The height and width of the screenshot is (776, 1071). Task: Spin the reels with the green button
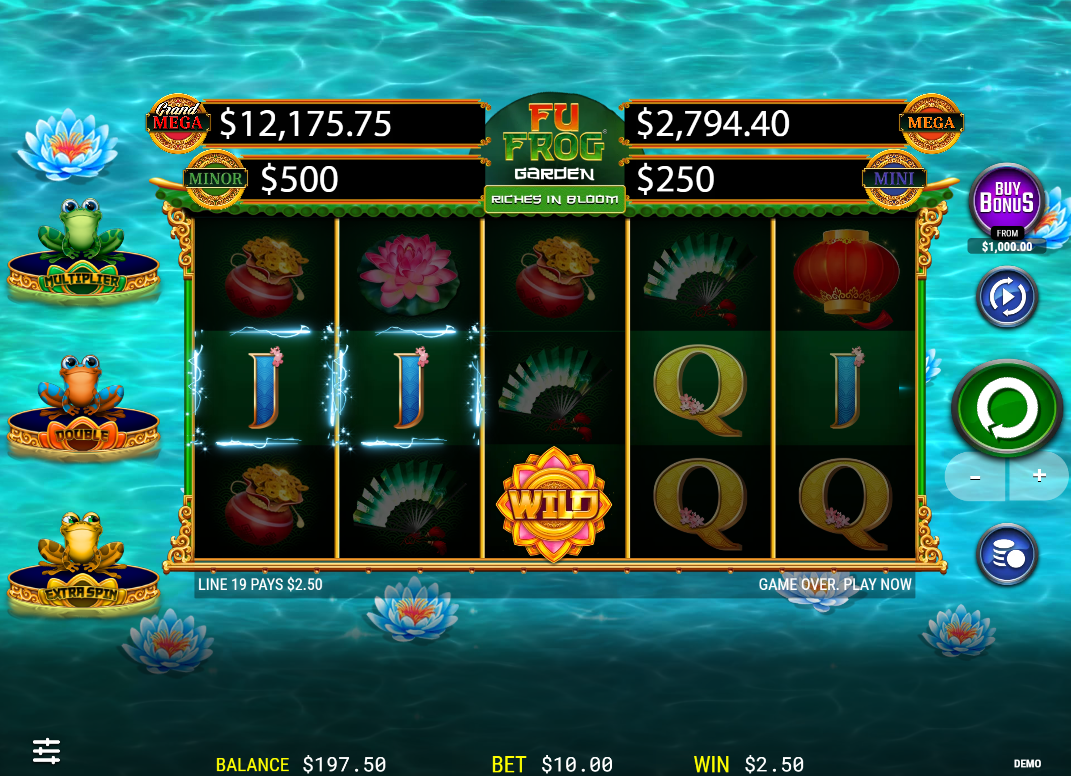1007,408
